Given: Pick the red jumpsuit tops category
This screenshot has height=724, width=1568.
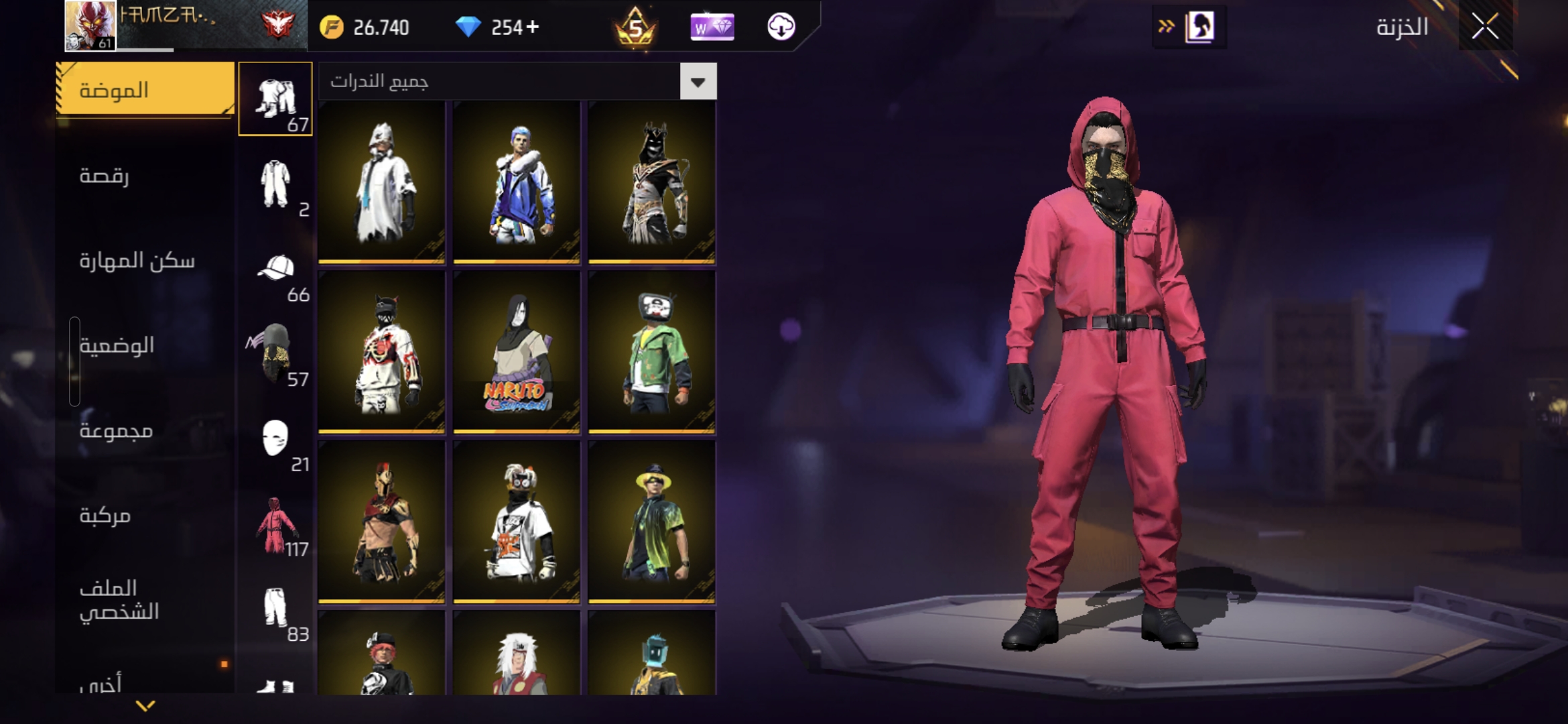Looking at the screenshot, I should click(275, 525).
